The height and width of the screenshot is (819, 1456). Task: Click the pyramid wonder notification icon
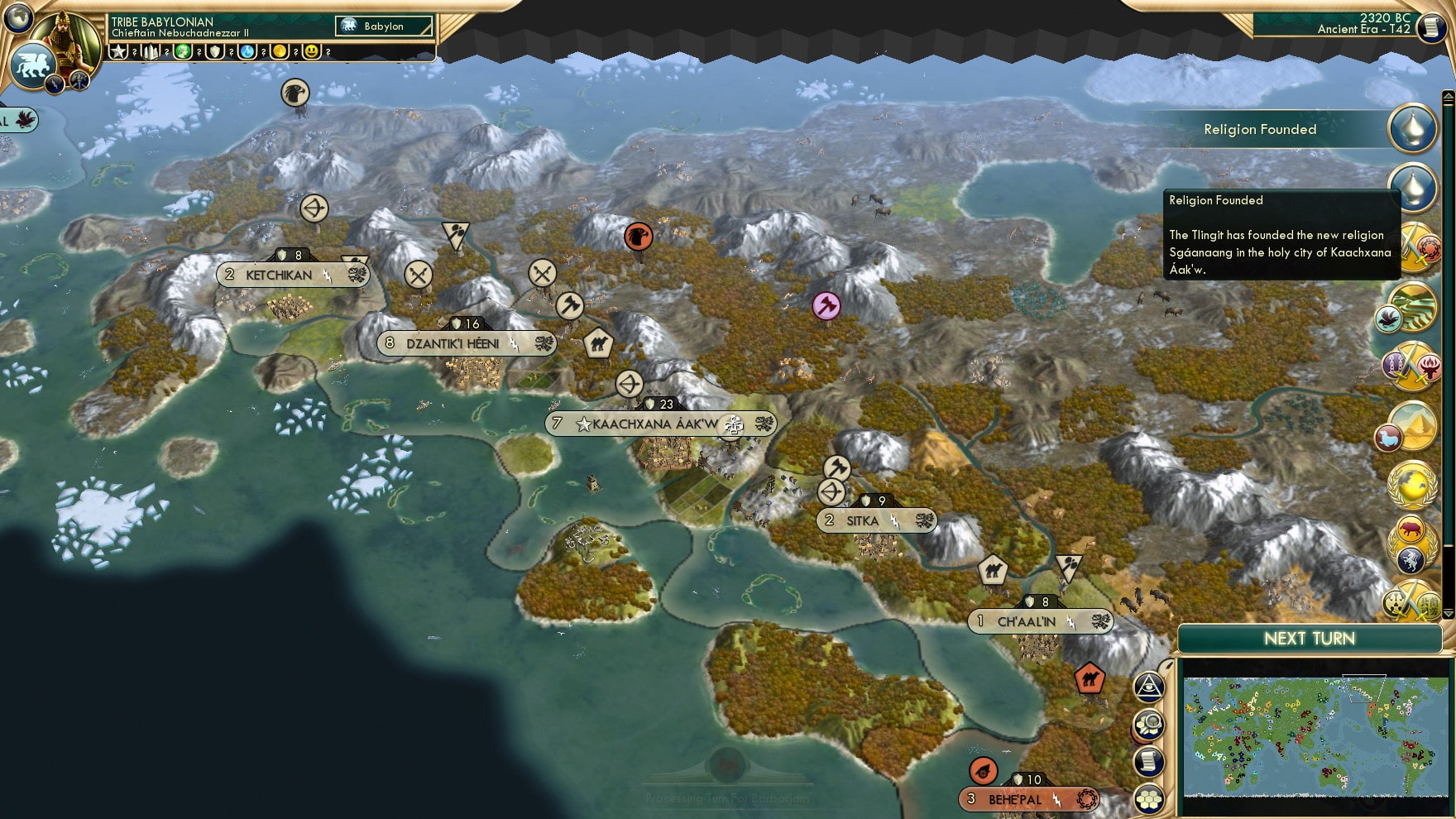(1416, 423)
